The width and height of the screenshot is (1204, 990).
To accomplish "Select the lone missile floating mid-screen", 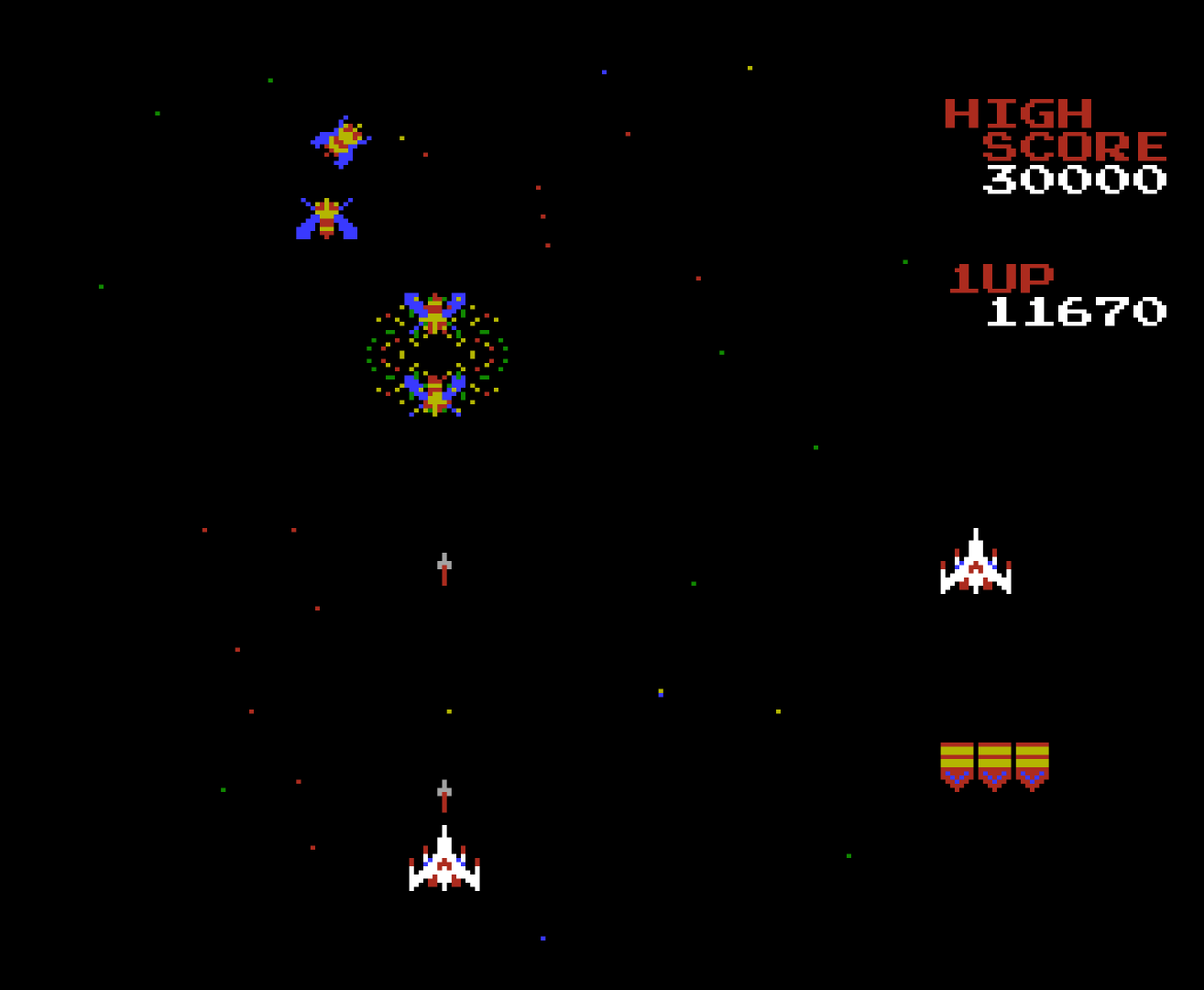I will [443, 568].
